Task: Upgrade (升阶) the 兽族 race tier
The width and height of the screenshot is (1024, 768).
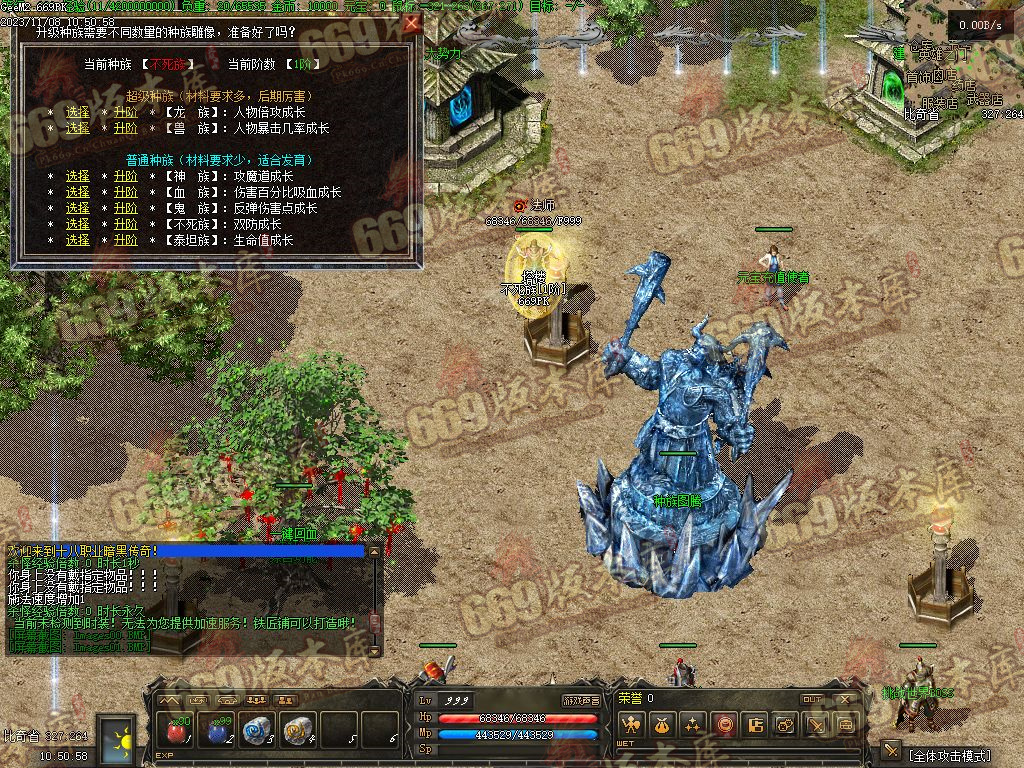Action: (125, 128)
